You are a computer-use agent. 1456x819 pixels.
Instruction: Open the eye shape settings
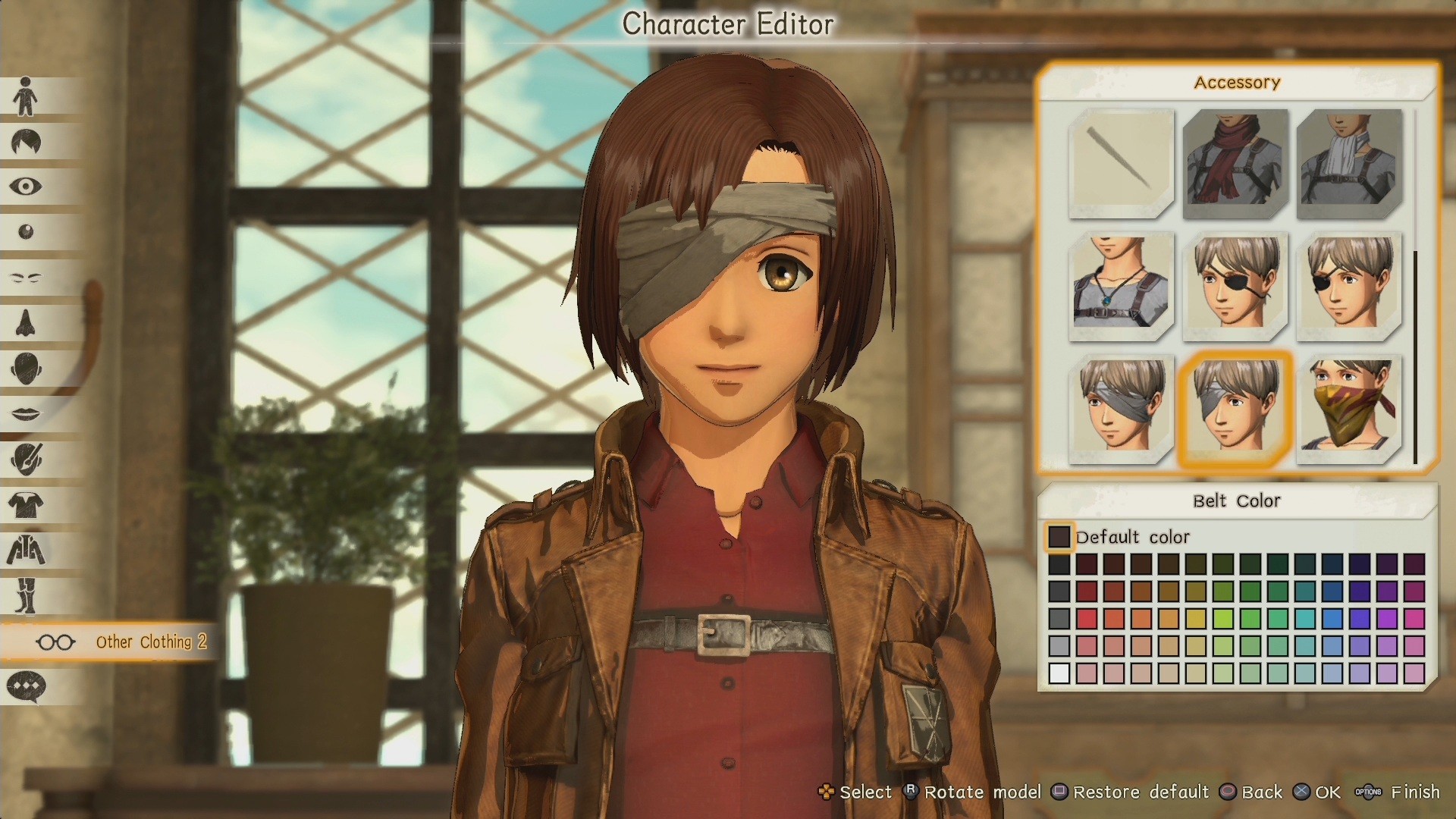point(27,187)
